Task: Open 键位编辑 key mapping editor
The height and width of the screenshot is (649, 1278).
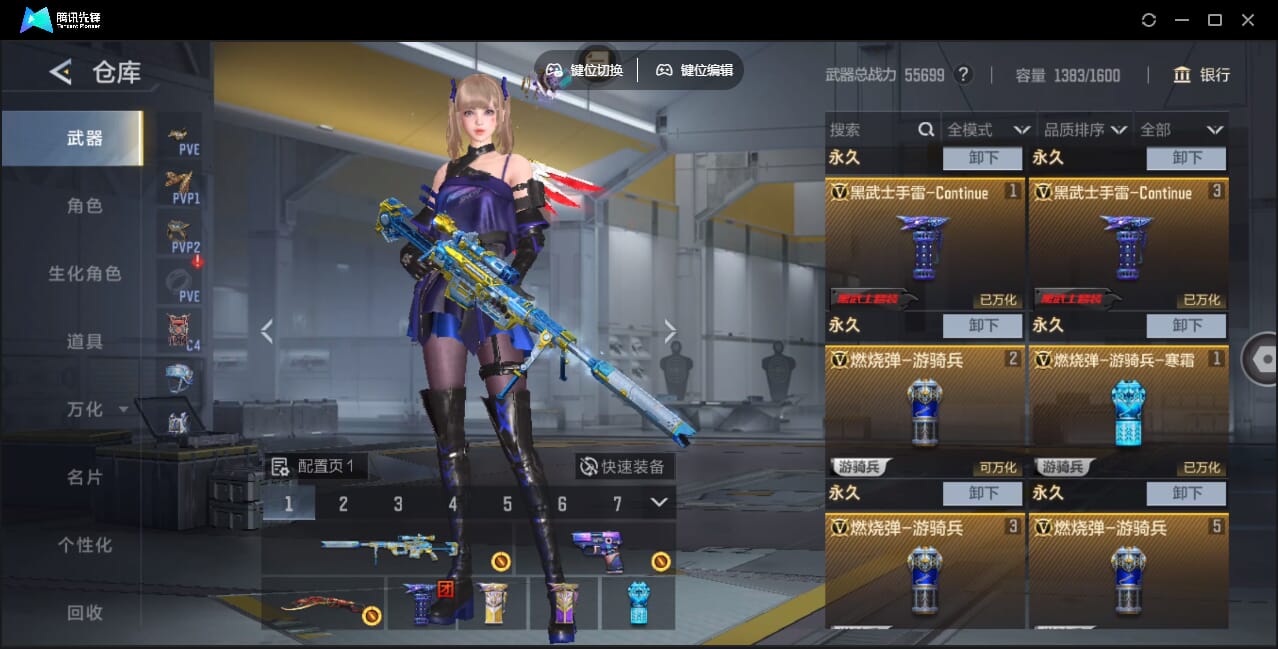Action: tap(695, 70)
